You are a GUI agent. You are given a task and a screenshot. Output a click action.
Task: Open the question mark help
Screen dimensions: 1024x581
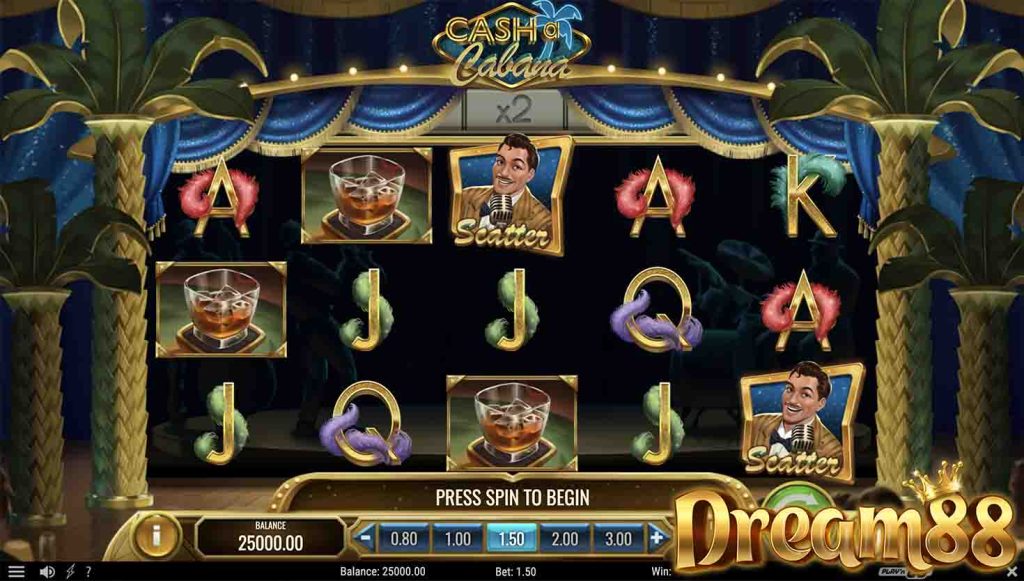click(88, 572)
